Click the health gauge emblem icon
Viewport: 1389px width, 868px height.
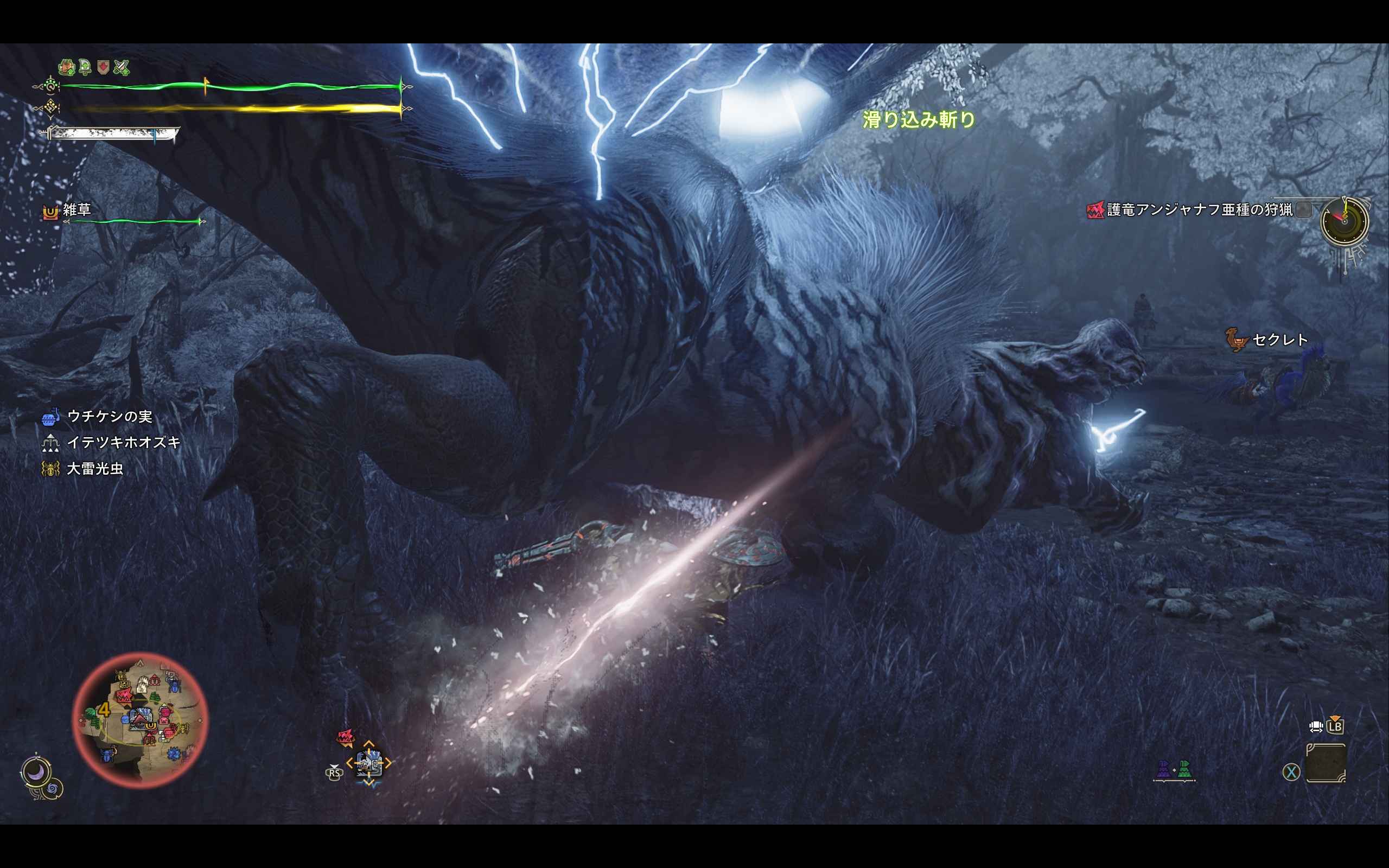coord(50,87)
